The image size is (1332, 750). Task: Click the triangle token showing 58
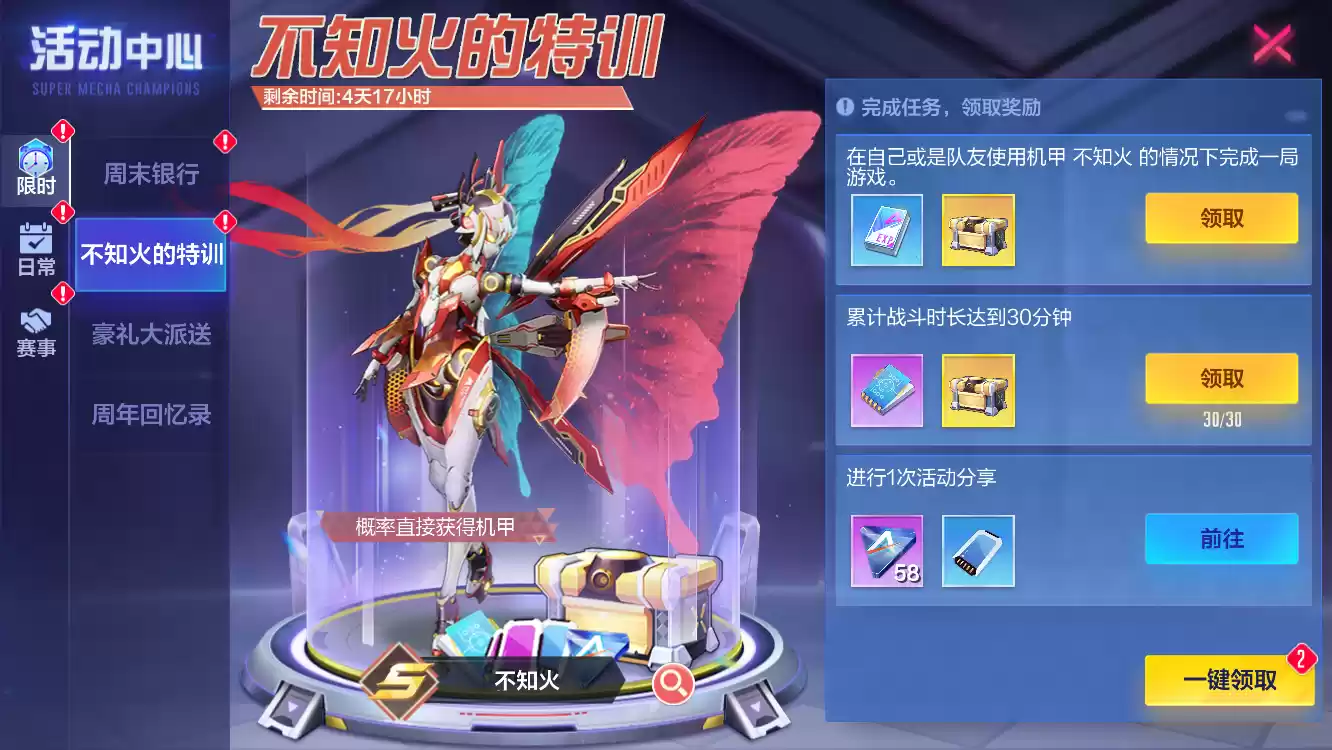[x=886, y=551]
